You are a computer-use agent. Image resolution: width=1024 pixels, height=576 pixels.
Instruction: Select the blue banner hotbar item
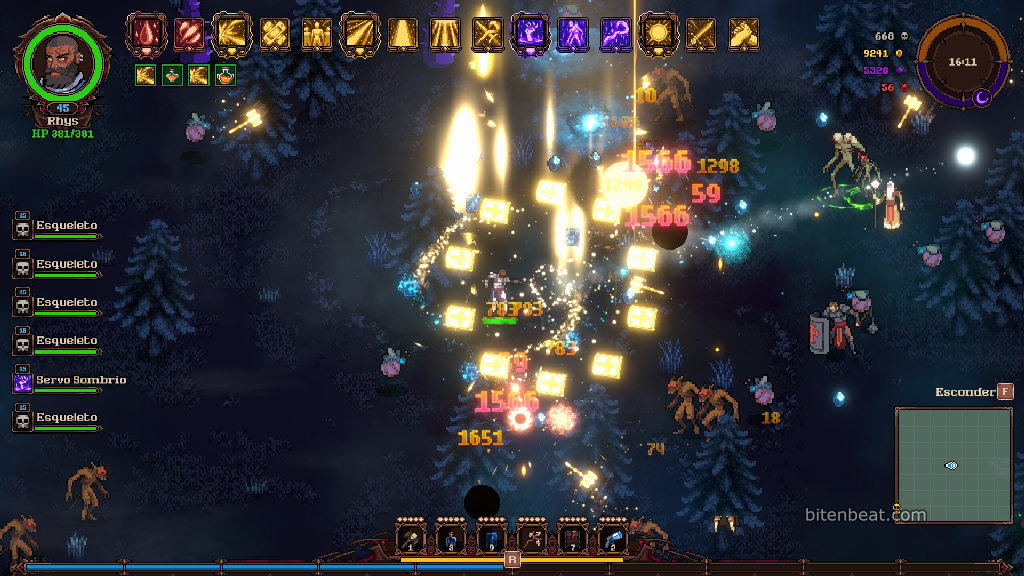(x=491, y=538)
